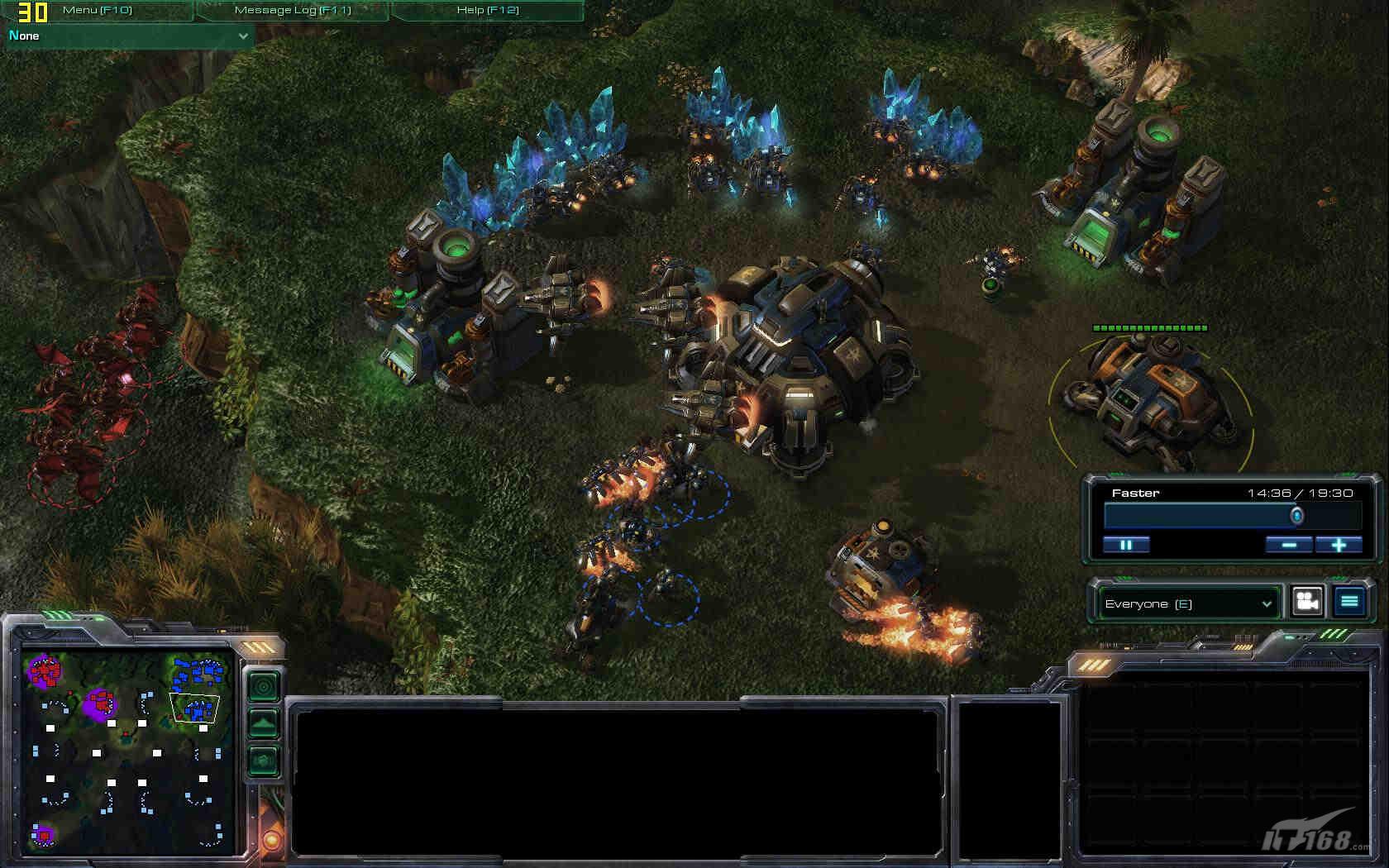The height and width of the screenshot is (868, 1389).
Task: Select the Terran building with the health bar
Action: pos(1152,397)
